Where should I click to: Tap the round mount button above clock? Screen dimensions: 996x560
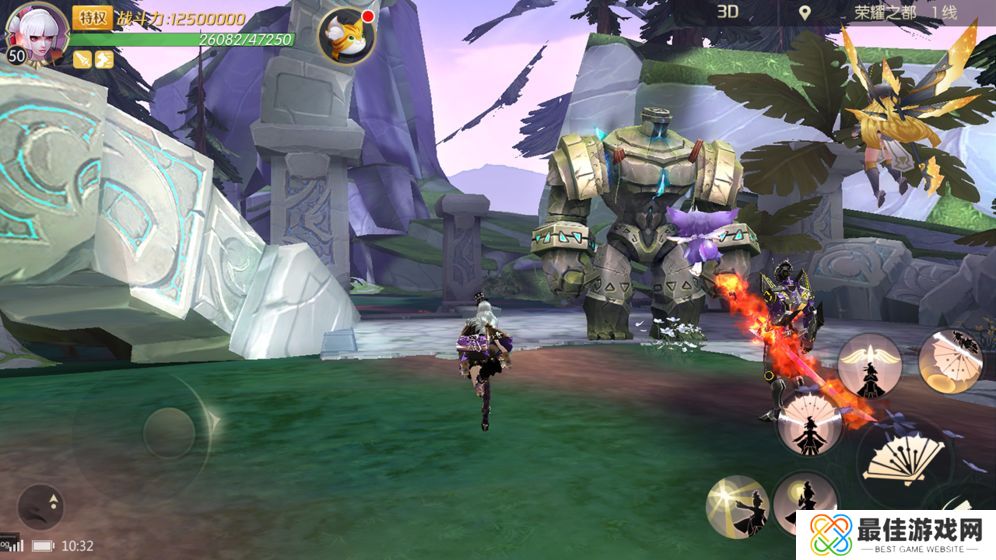click(x=41, y=507)
